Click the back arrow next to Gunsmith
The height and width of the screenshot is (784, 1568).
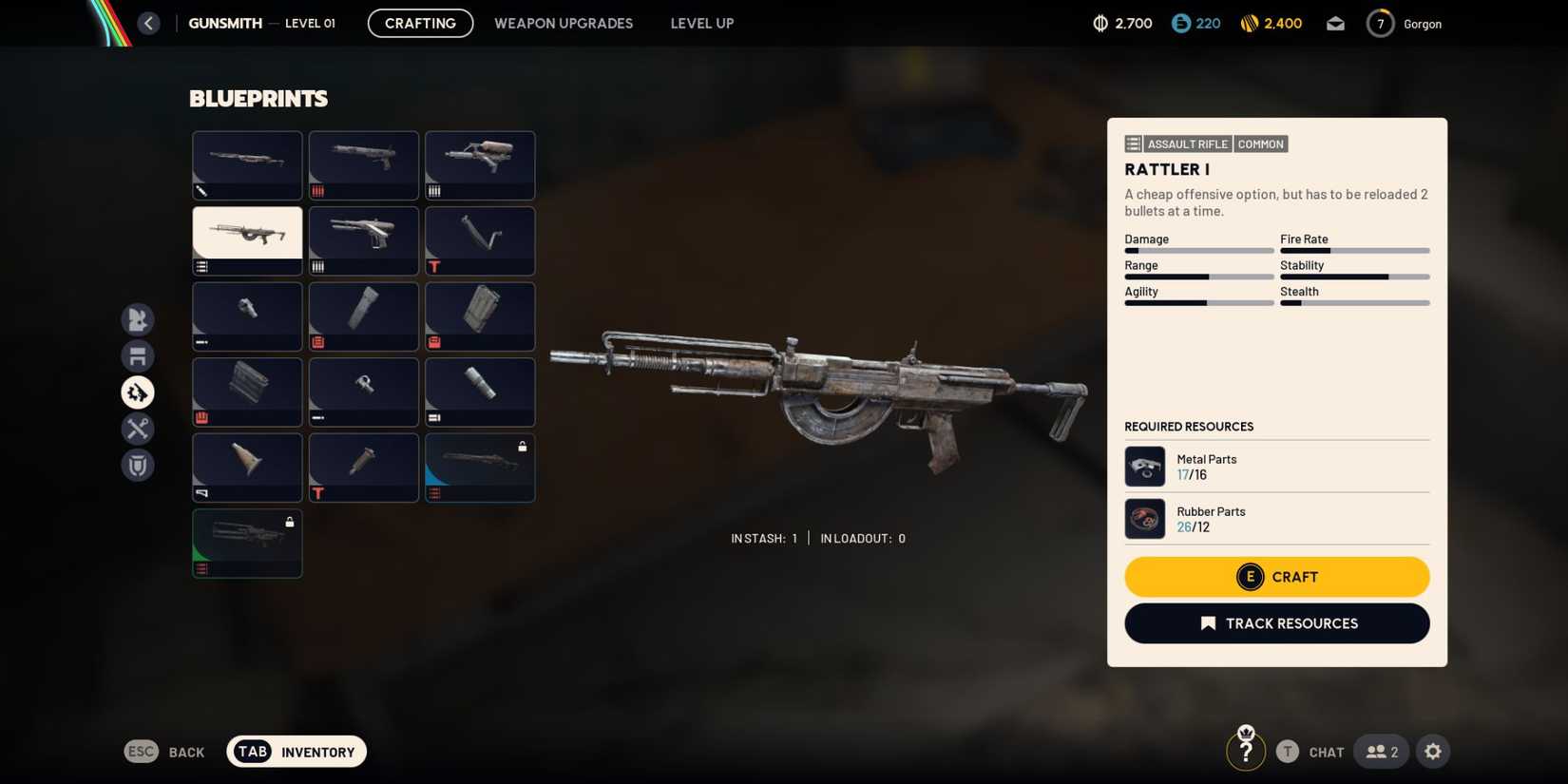coord(148,23)
